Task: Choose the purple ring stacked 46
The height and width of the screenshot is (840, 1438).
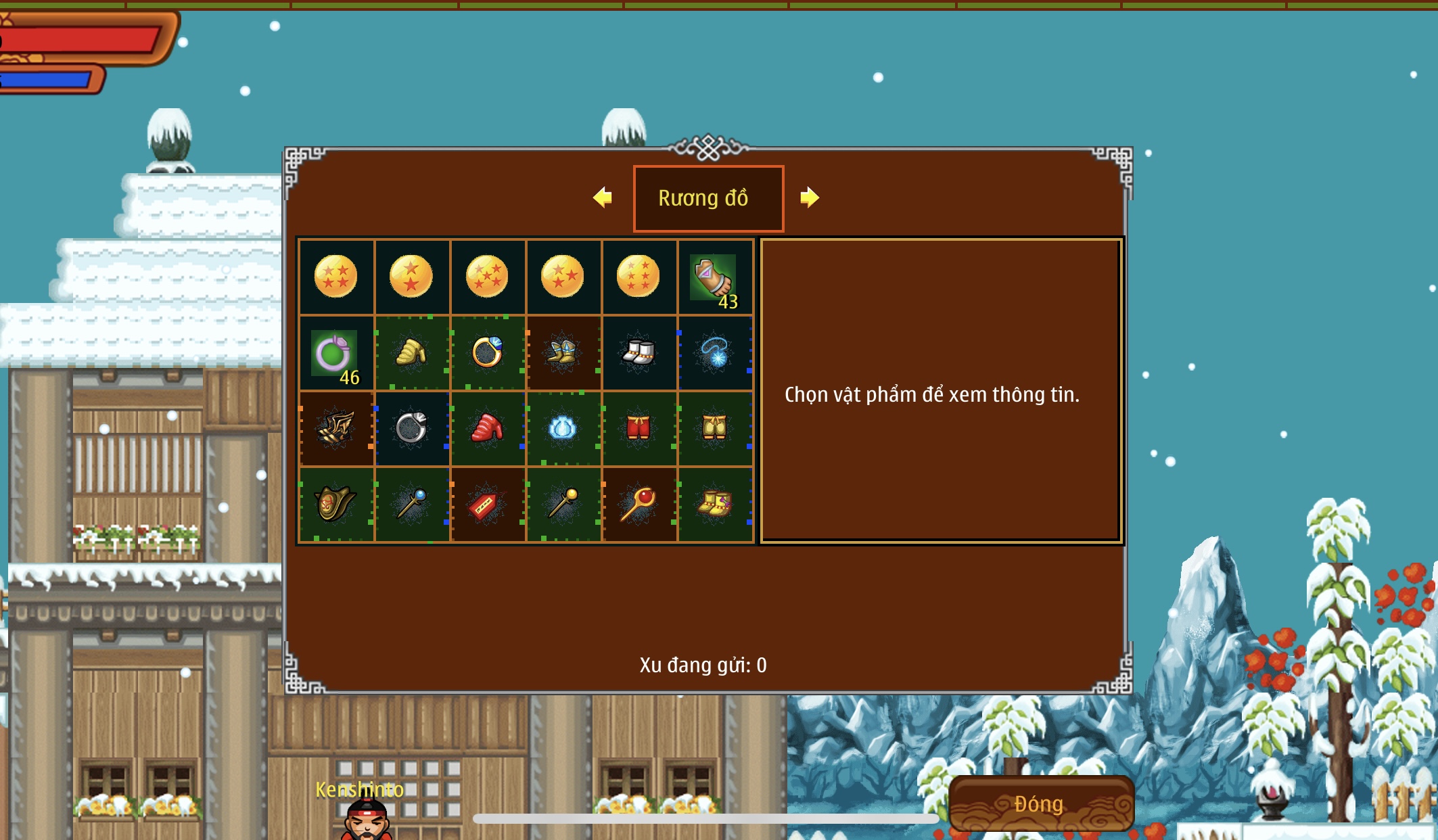Action: click(x=335, y=353)
